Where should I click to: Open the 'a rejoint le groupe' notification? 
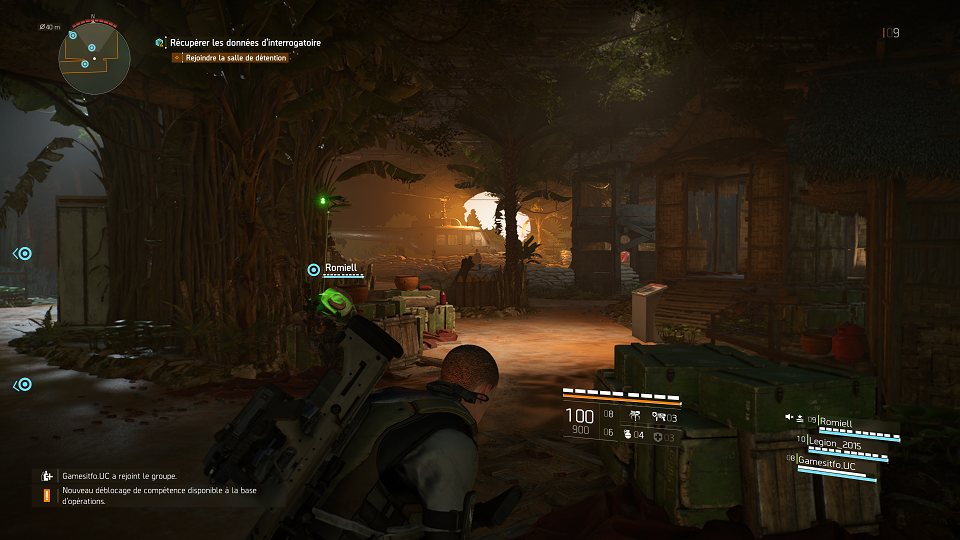[x=119, y=476]
